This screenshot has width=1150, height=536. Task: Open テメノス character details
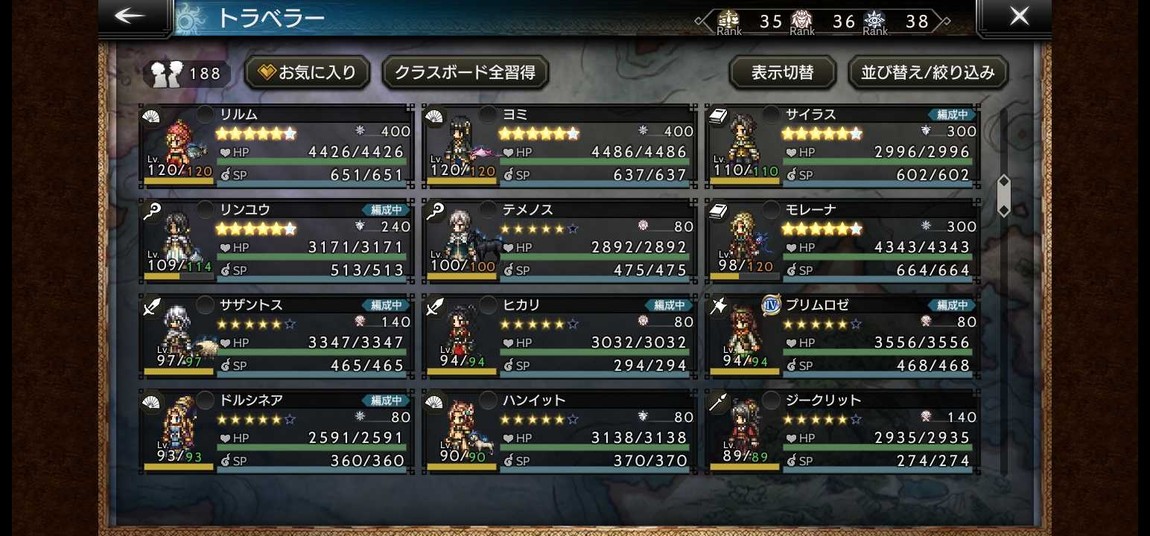(x=560, y=241)
